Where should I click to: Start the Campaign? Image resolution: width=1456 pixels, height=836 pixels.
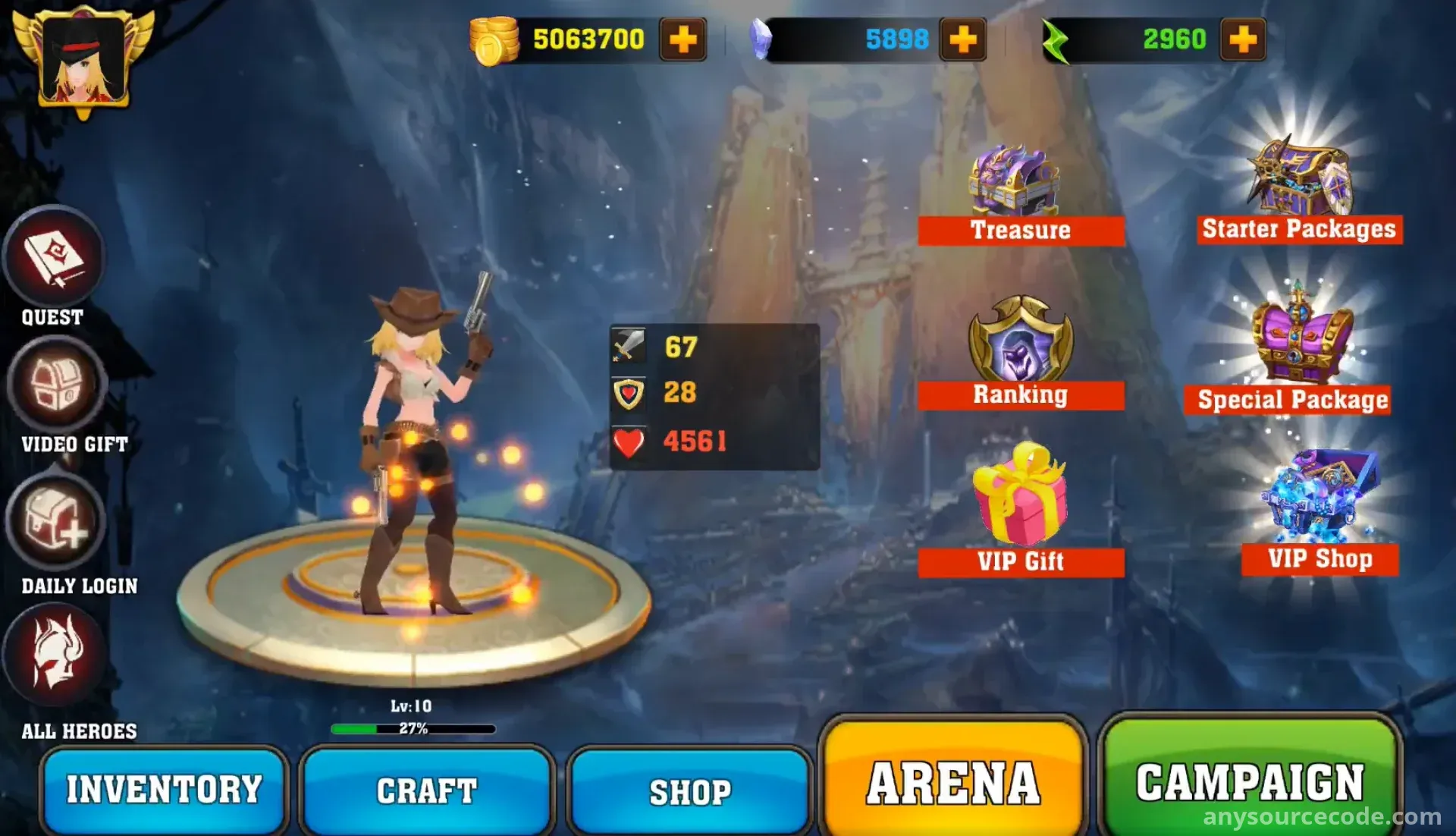click(1249, 781)
